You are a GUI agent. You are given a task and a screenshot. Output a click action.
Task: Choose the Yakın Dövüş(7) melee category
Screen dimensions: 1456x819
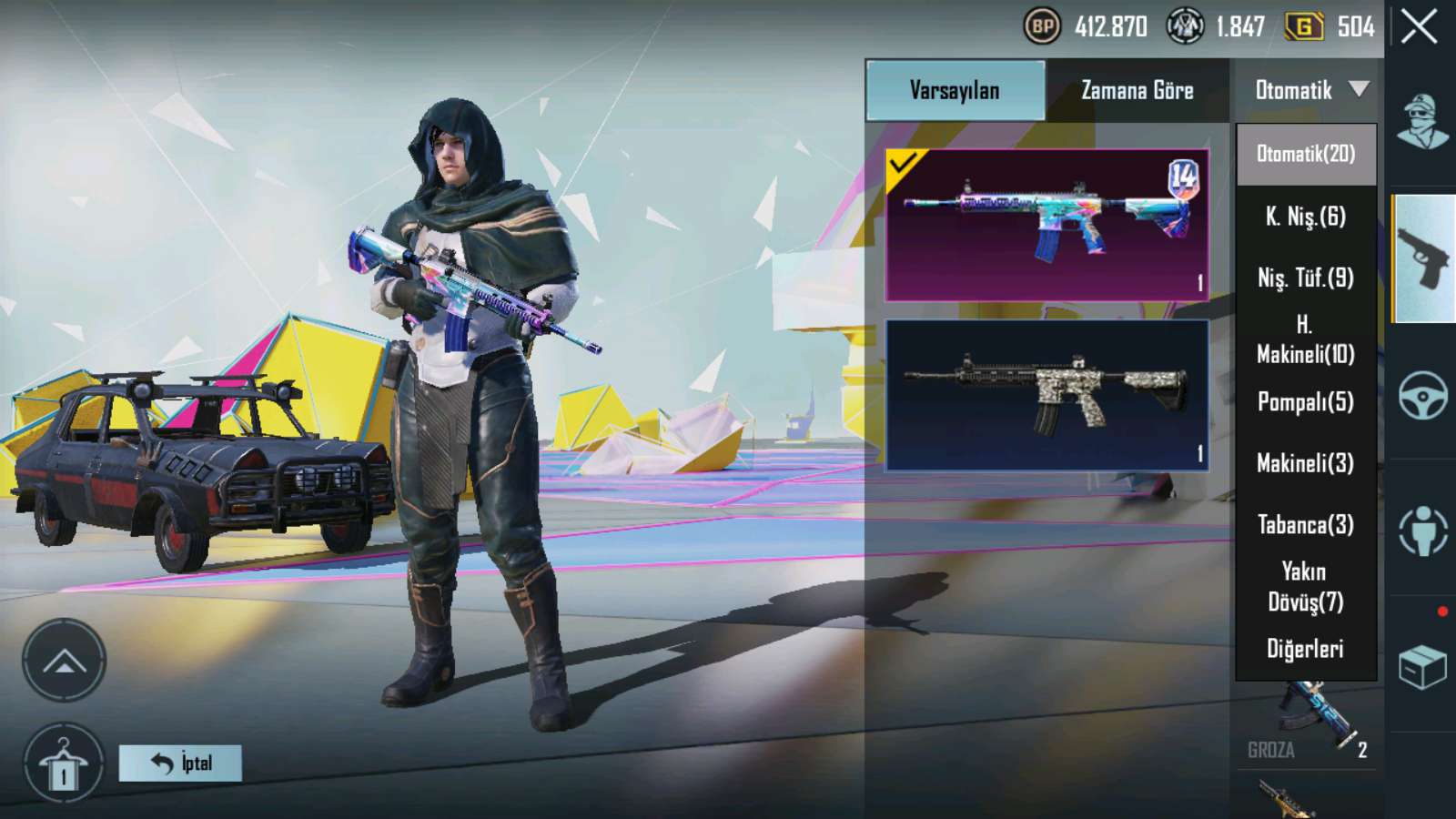point(1306,587)
